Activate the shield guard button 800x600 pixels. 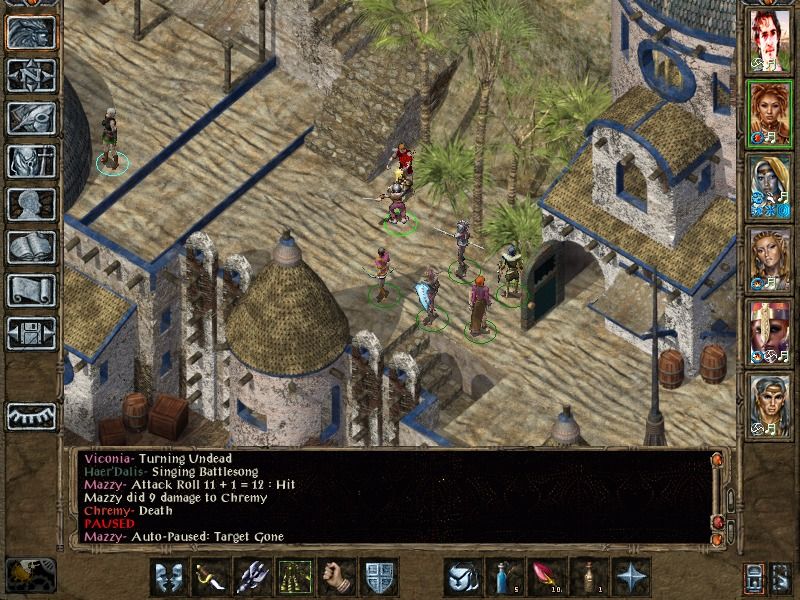click(x=378, y=576)
